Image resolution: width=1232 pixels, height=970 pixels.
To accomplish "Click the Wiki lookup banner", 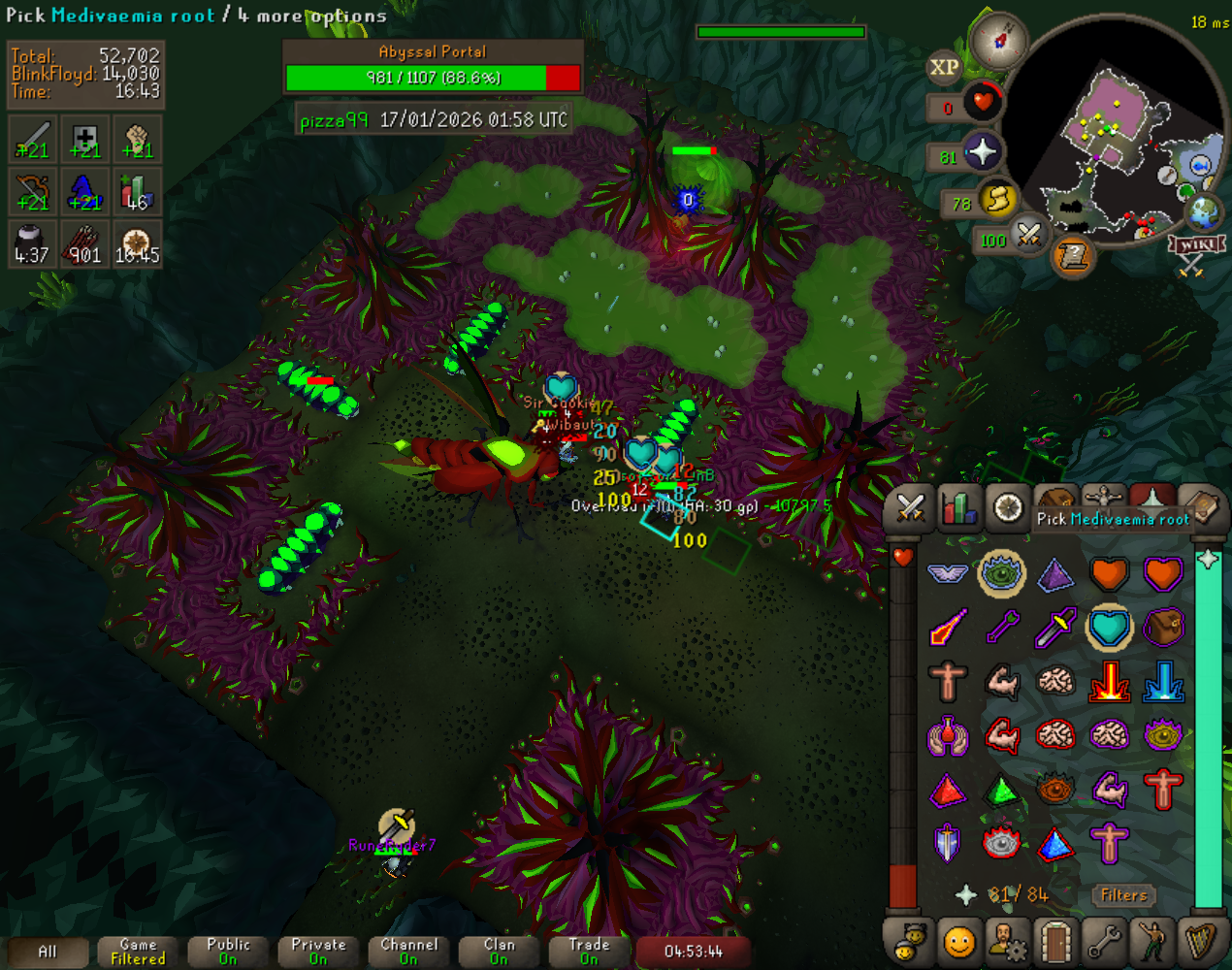I will [x=1196, y=244].
